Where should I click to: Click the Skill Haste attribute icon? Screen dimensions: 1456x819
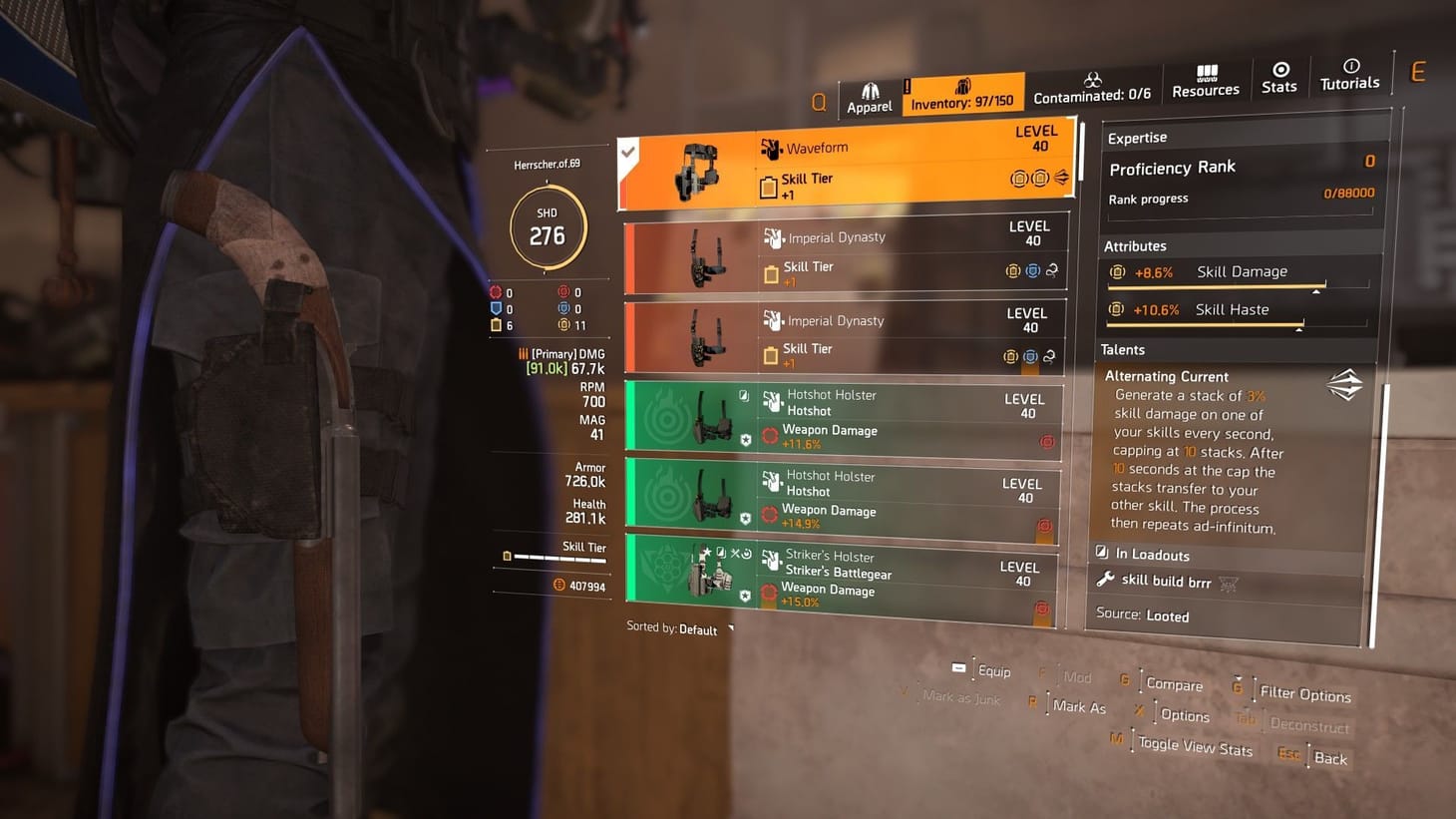pos(1117,309)
